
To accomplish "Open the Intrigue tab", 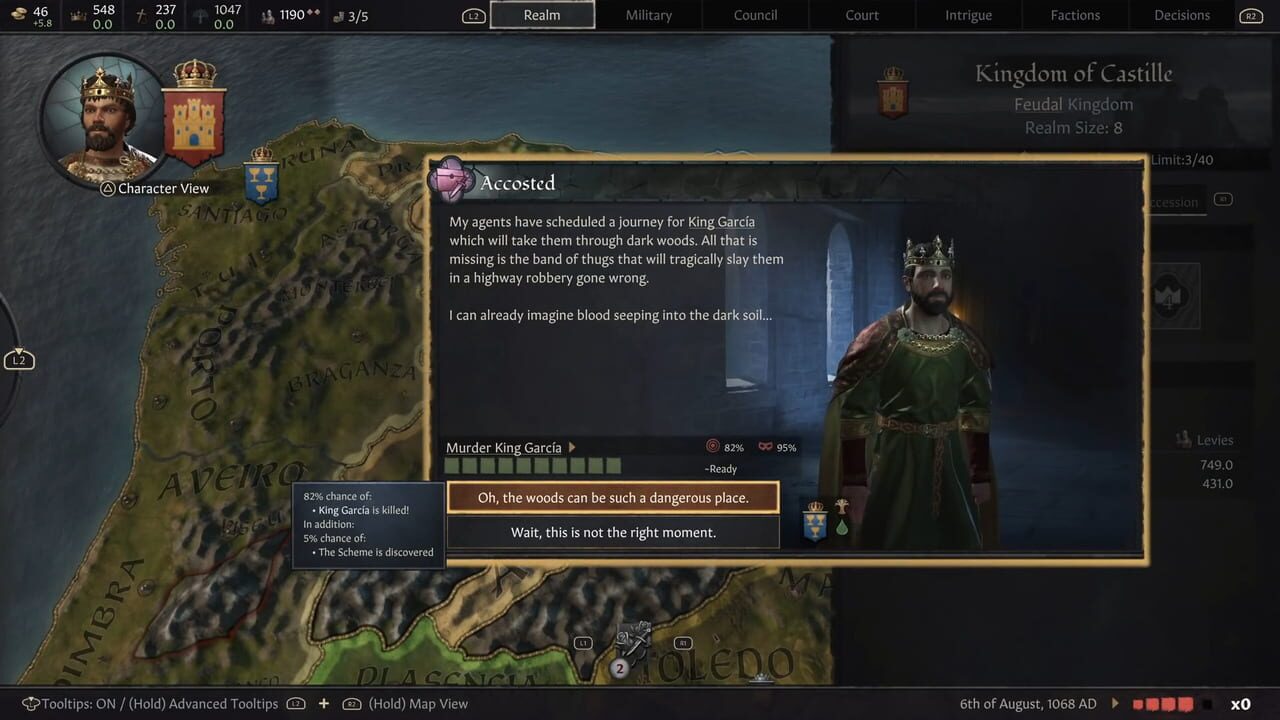I will click(968, 15).
